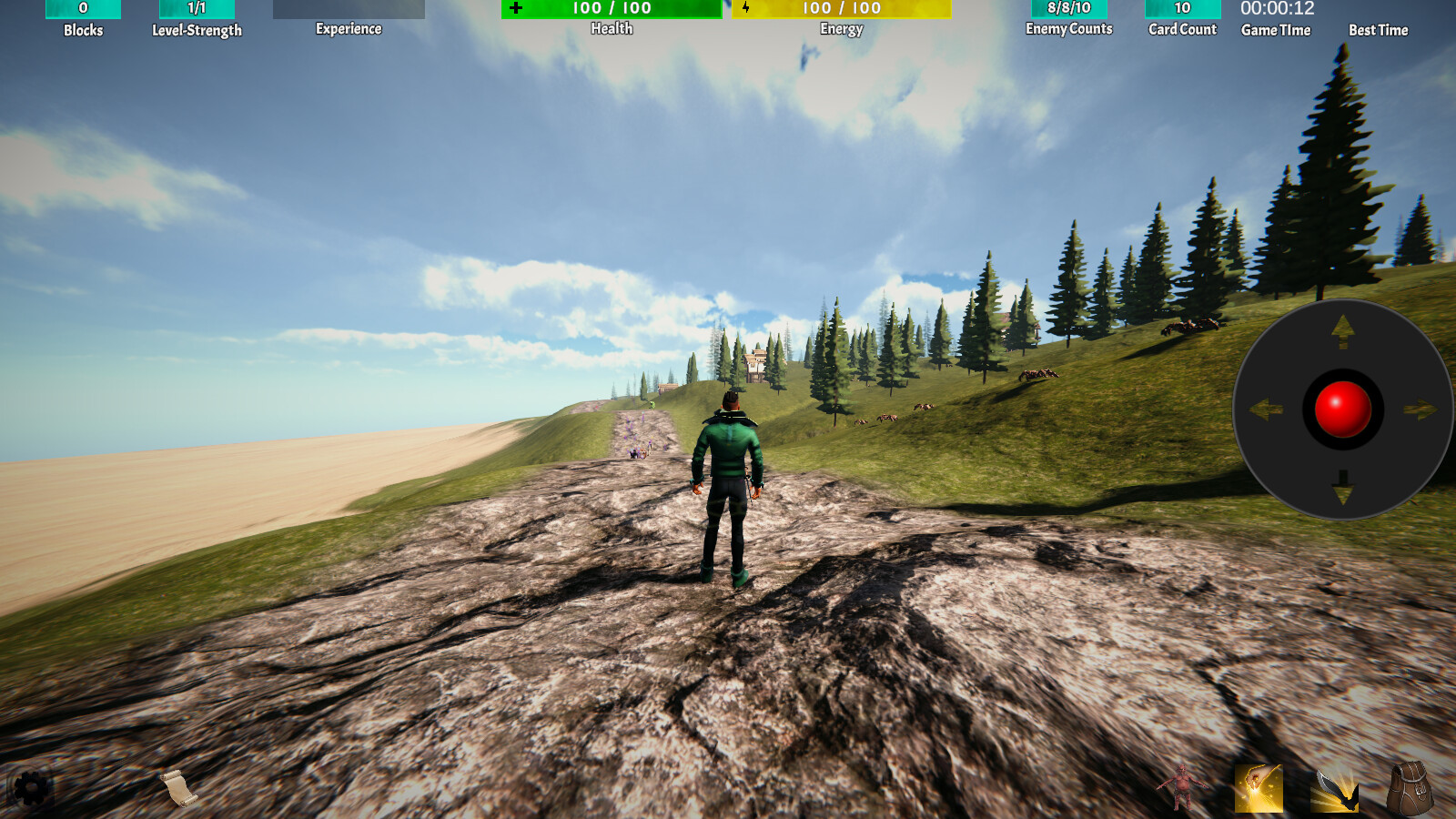Image resolution: width=1456 pixels, height=819 pixels.
Task: Click the Blocks counter showing 0
Action: [82, 9]
